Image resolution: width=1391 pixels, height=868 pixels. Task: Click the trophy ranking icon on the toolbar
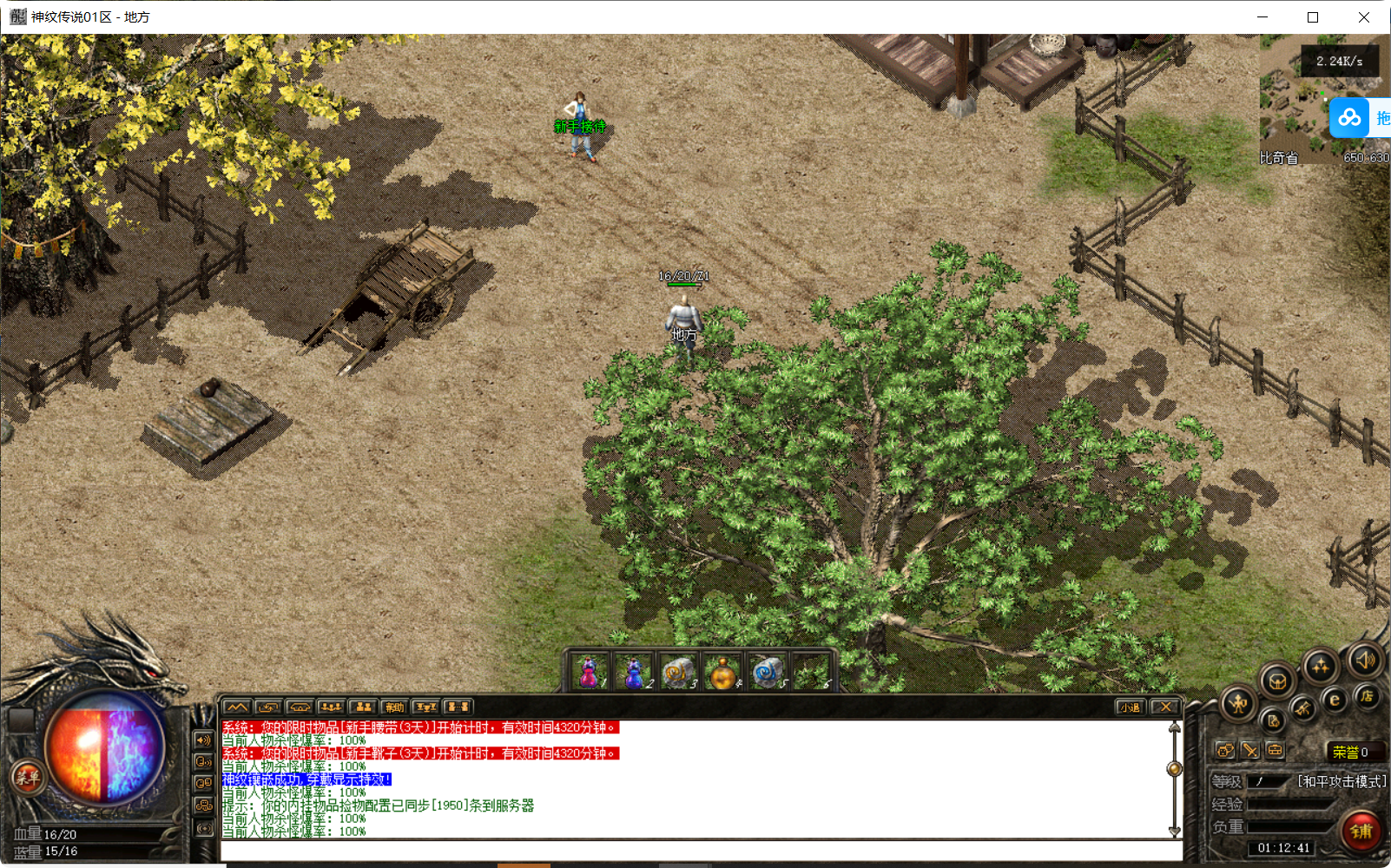point(424,707)
